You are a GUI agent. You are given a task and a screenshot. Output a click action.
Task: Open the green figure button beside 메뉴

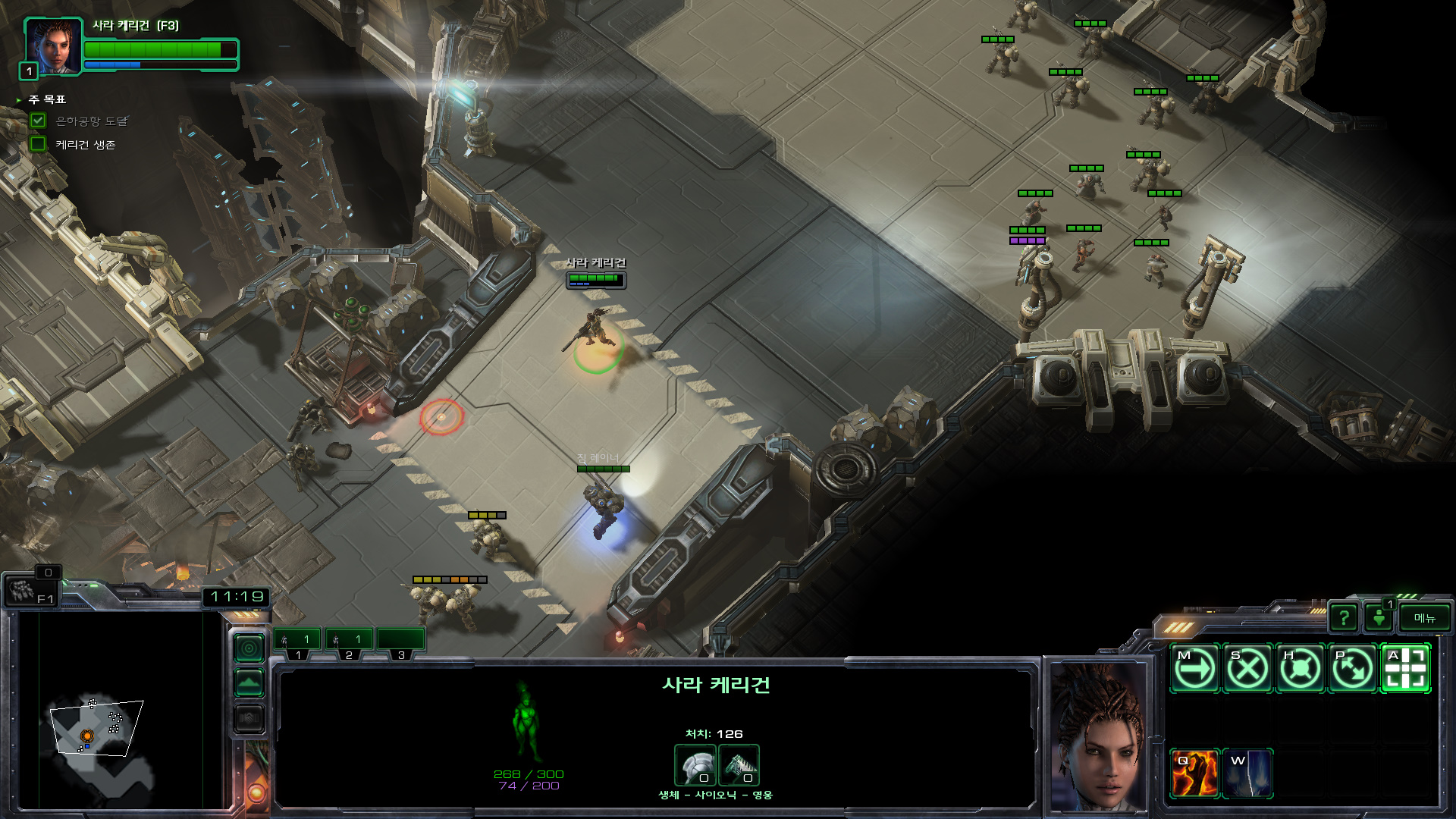[1380, 618]
